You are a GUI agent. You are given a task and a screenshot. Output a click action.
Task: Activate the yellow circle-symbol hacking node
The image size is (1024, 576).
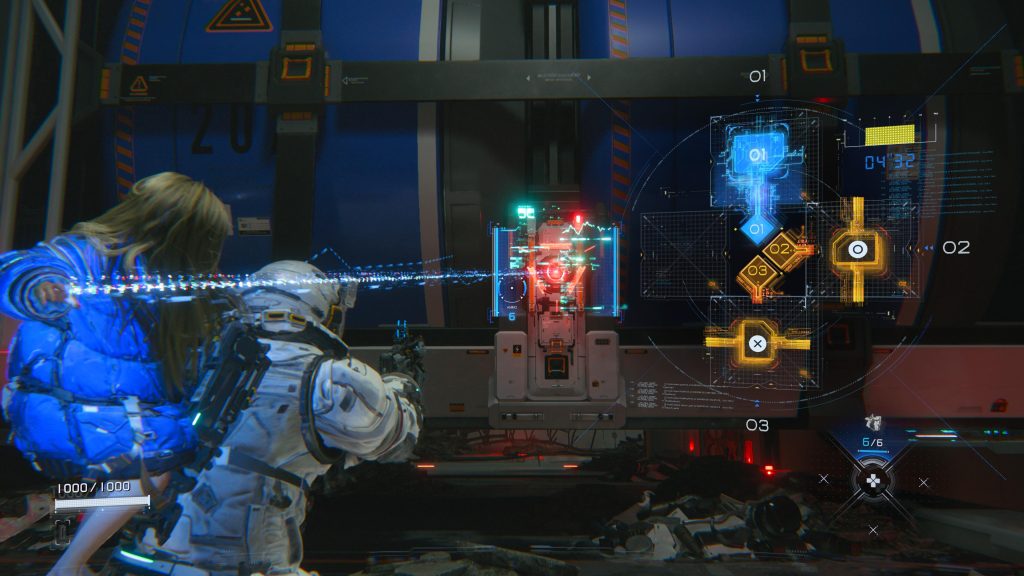[x=856, y=248]
